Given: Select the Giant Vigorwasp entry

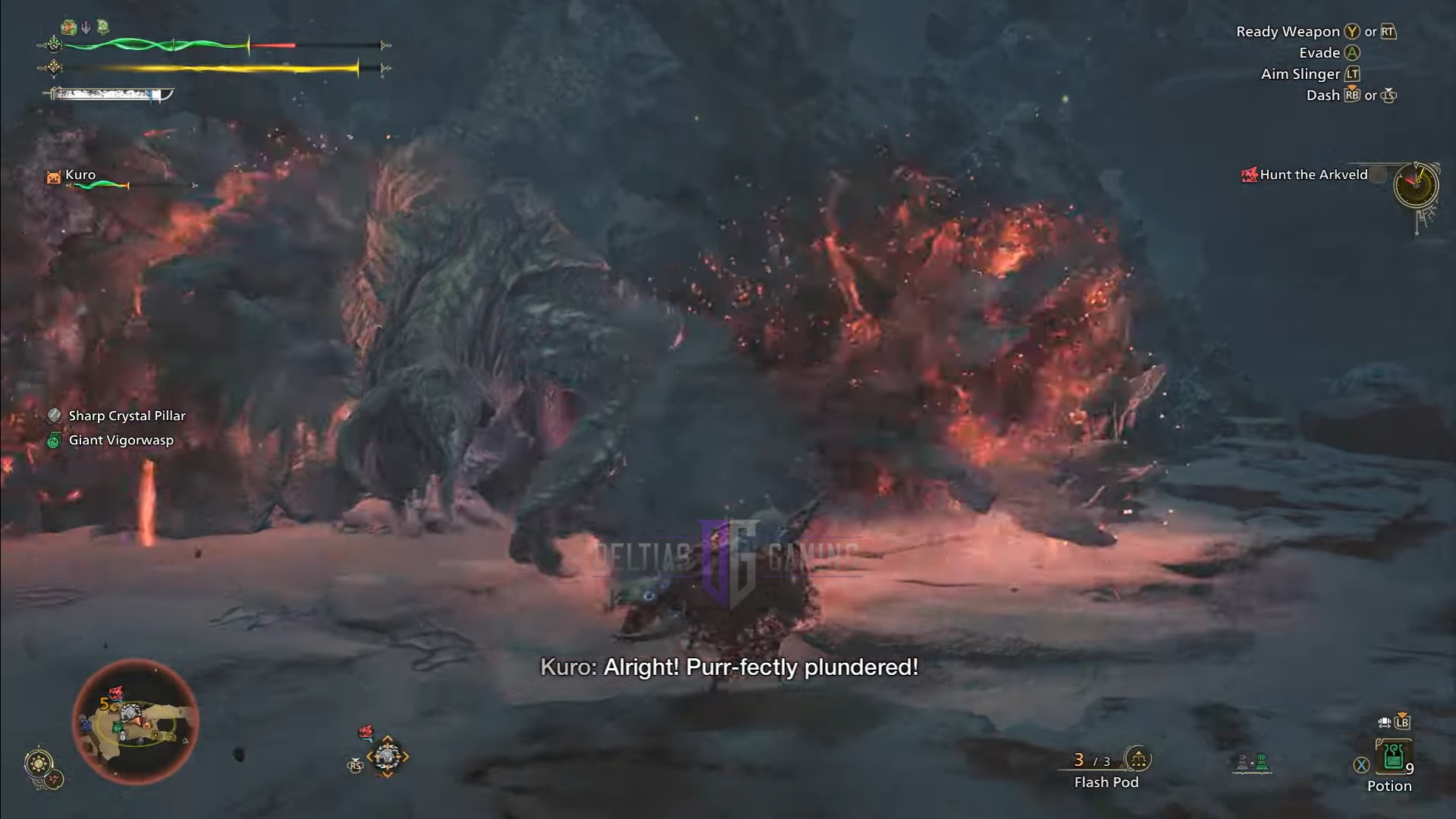Looking at the screenshot, I should click(121, 440).
